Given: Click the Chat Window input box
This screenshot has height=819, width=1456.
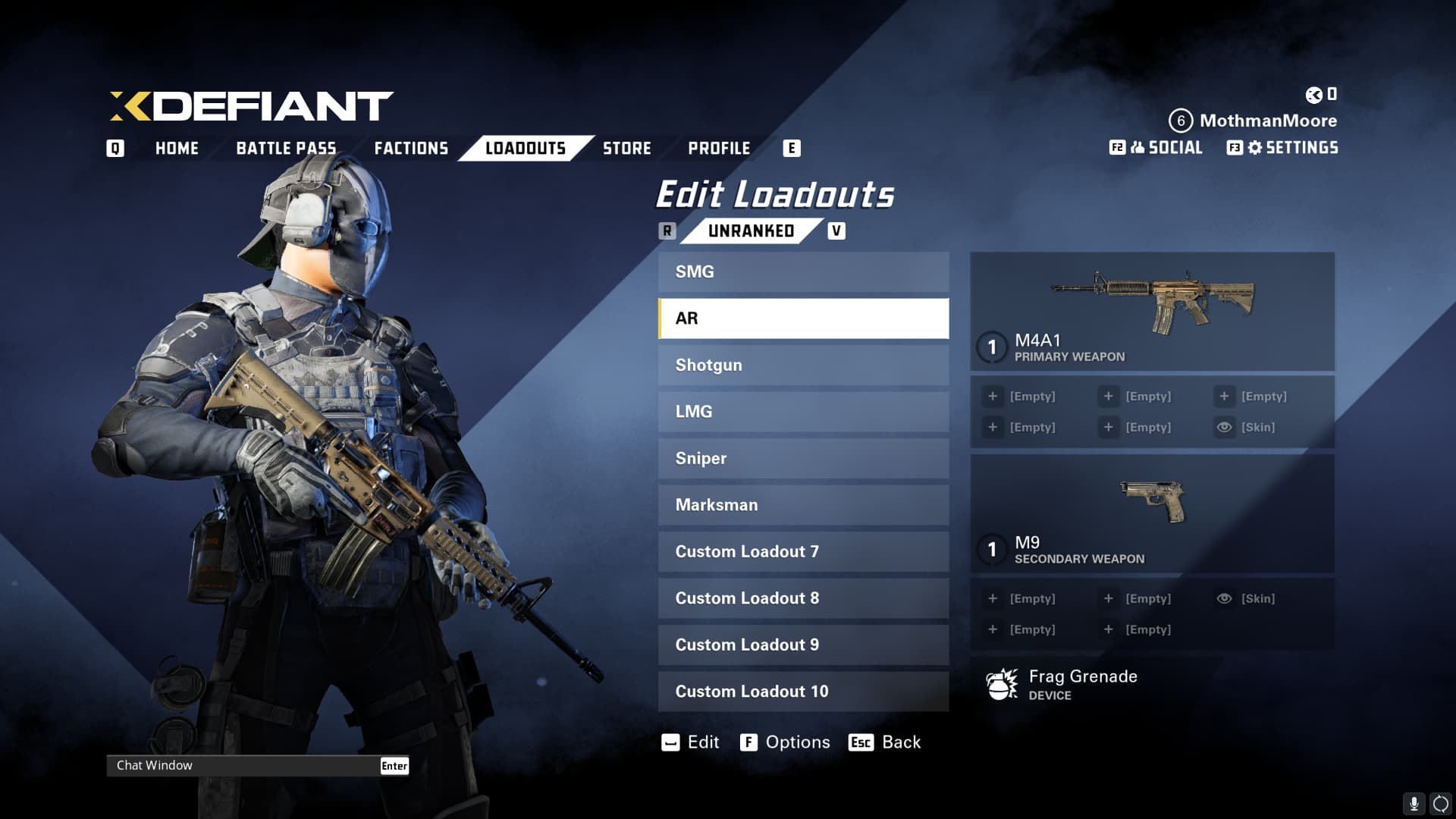Looking at the screenshot, I should (243, 765).
